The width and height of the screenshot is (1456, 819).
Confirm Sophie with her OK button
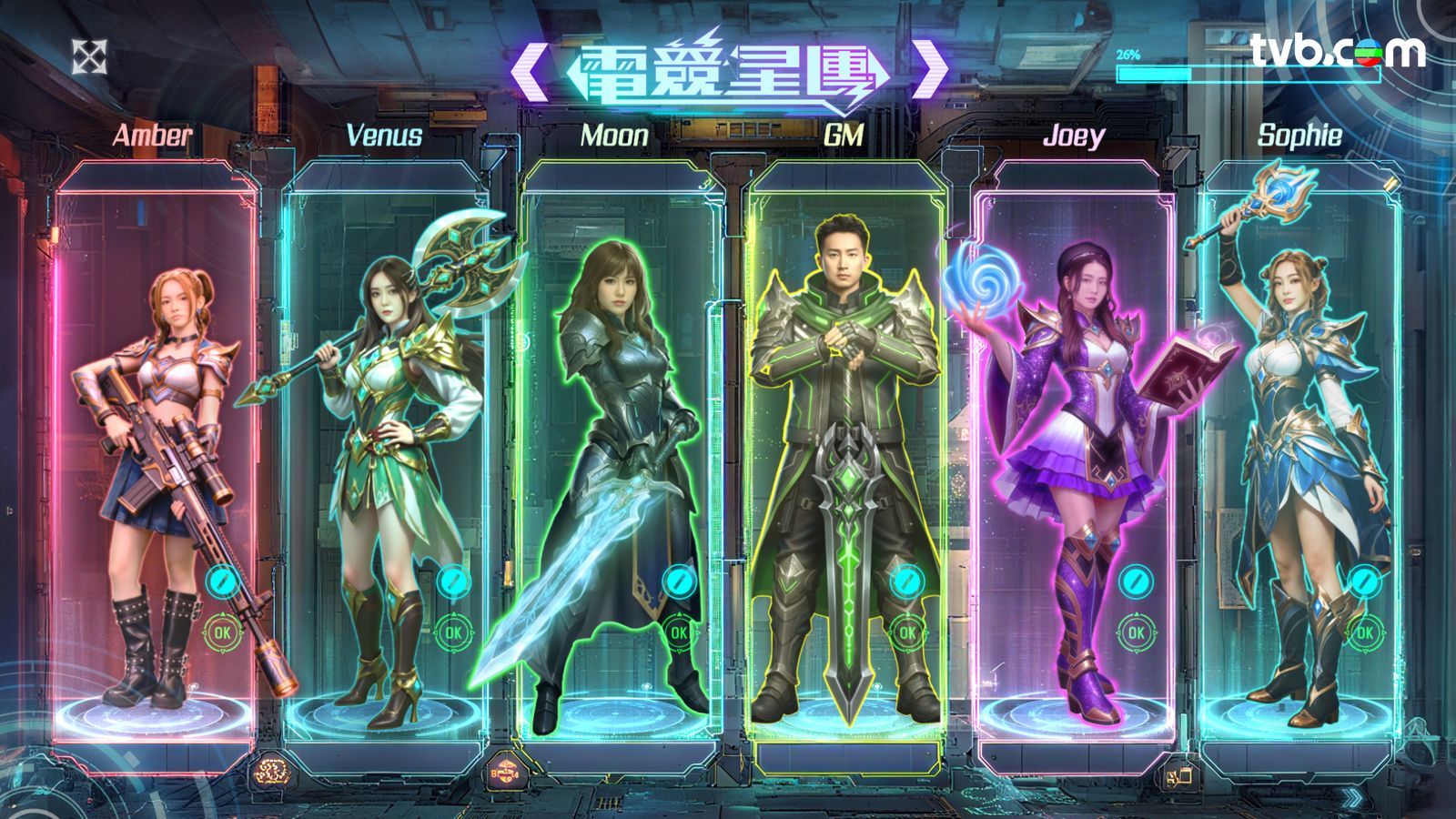click(x=1364, y=632)
